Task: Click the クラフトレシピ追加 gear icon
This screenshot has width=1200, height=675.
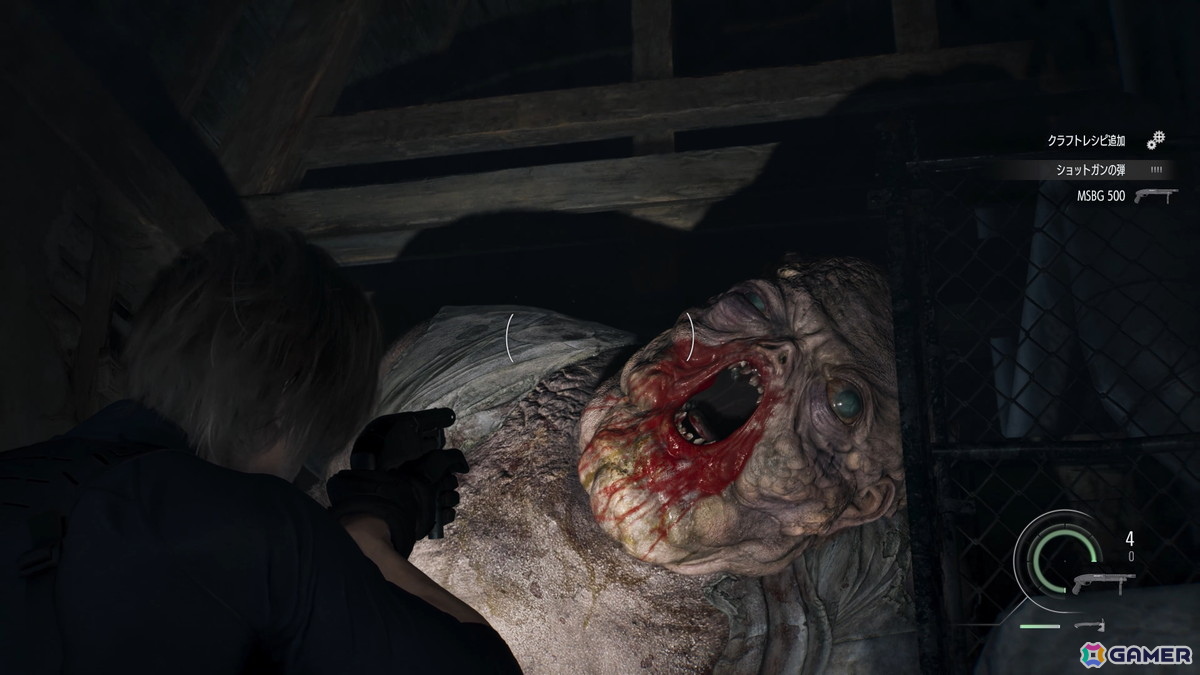Action: [1157, 140]
